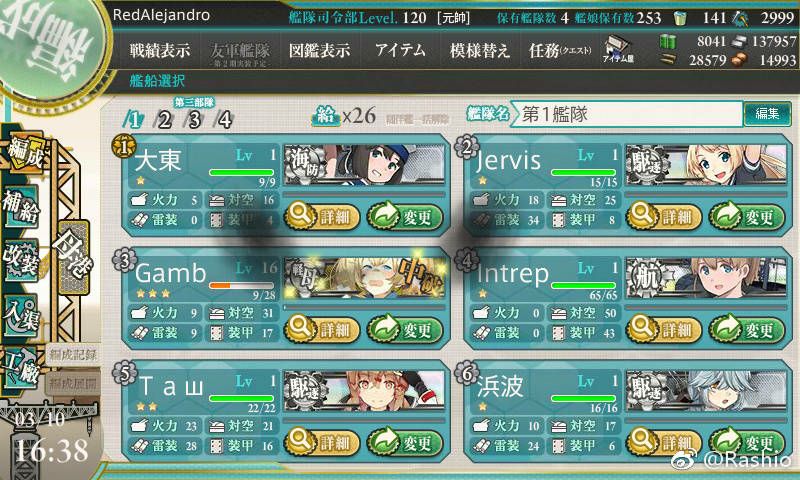
Task: Click 変更 to change 浜波
Action: pos(743,442)
